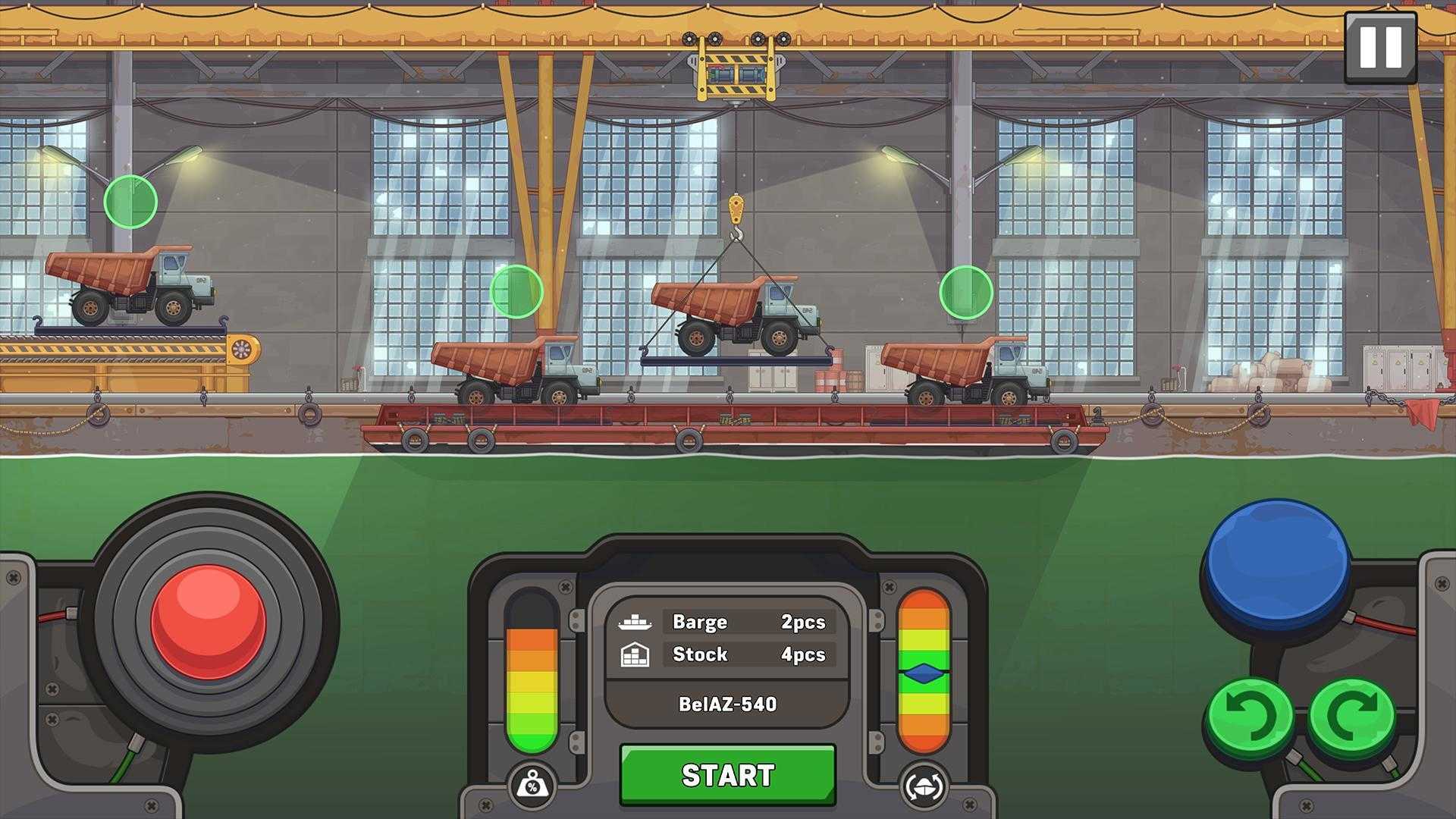Image resolution: width=1456 pixels, height=819 pixels.
Task: Rotate cargo clockwise with green arrow
Action: point(1352,716)
